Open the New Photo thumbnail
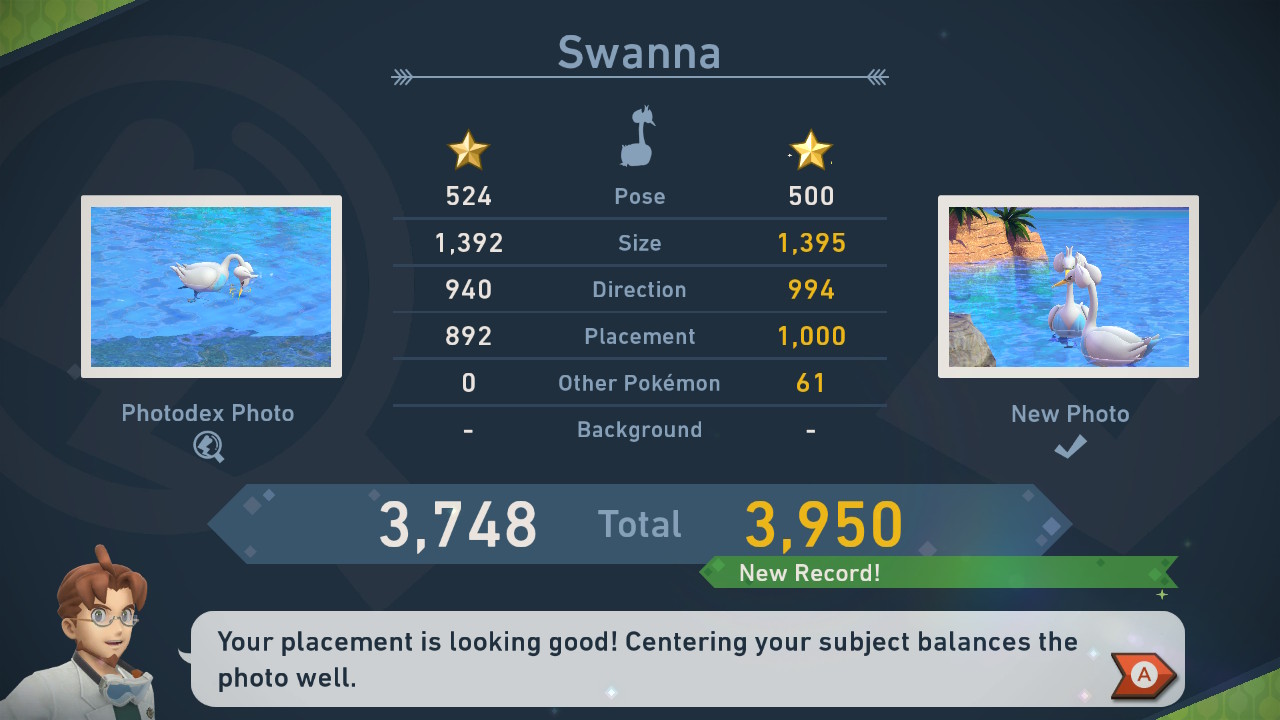The height and width of the screenshot is (720, 1280). point(1068,287)
